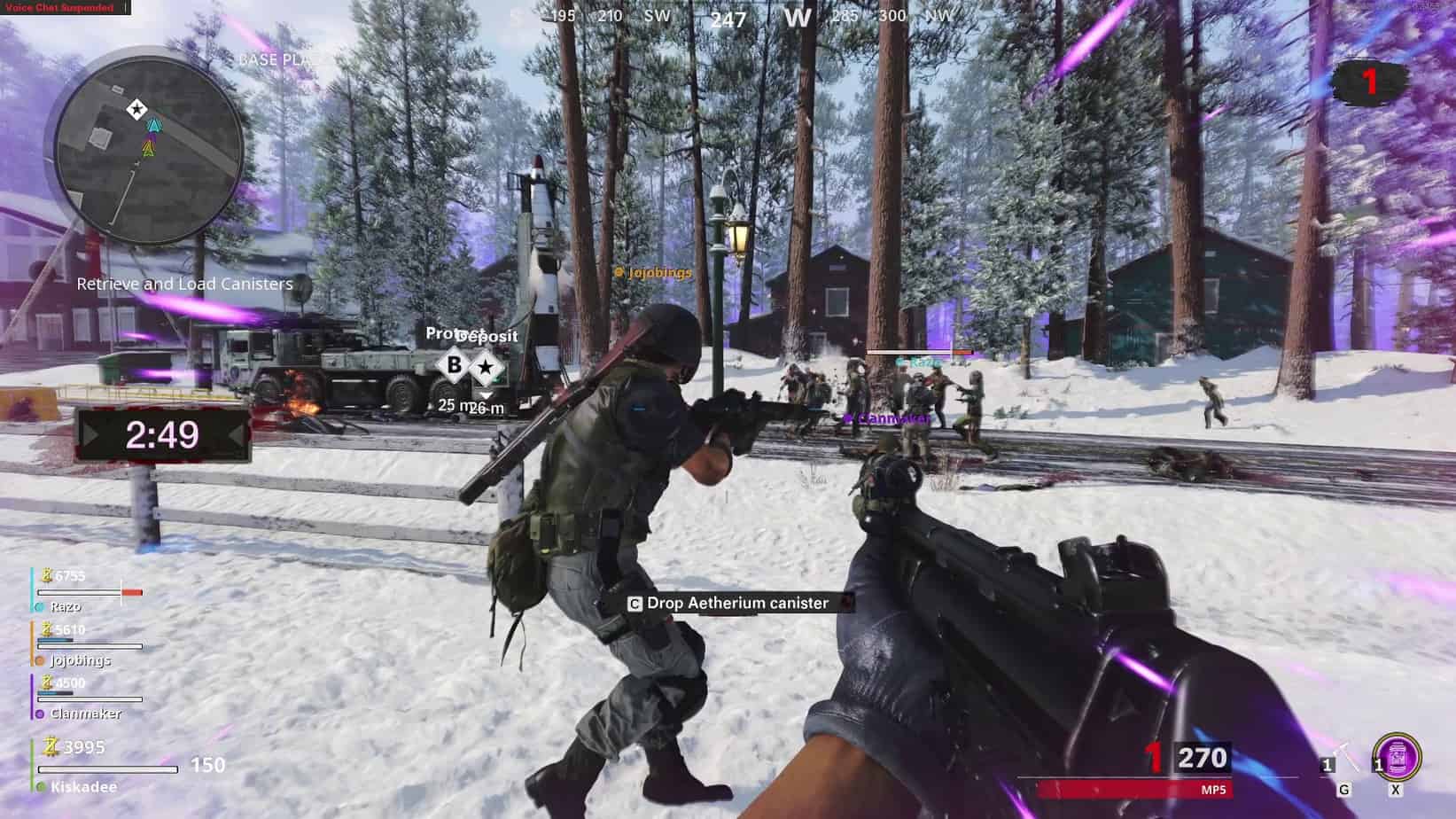Click the circular minimap

pyautogui.click(x=149, y=146)
